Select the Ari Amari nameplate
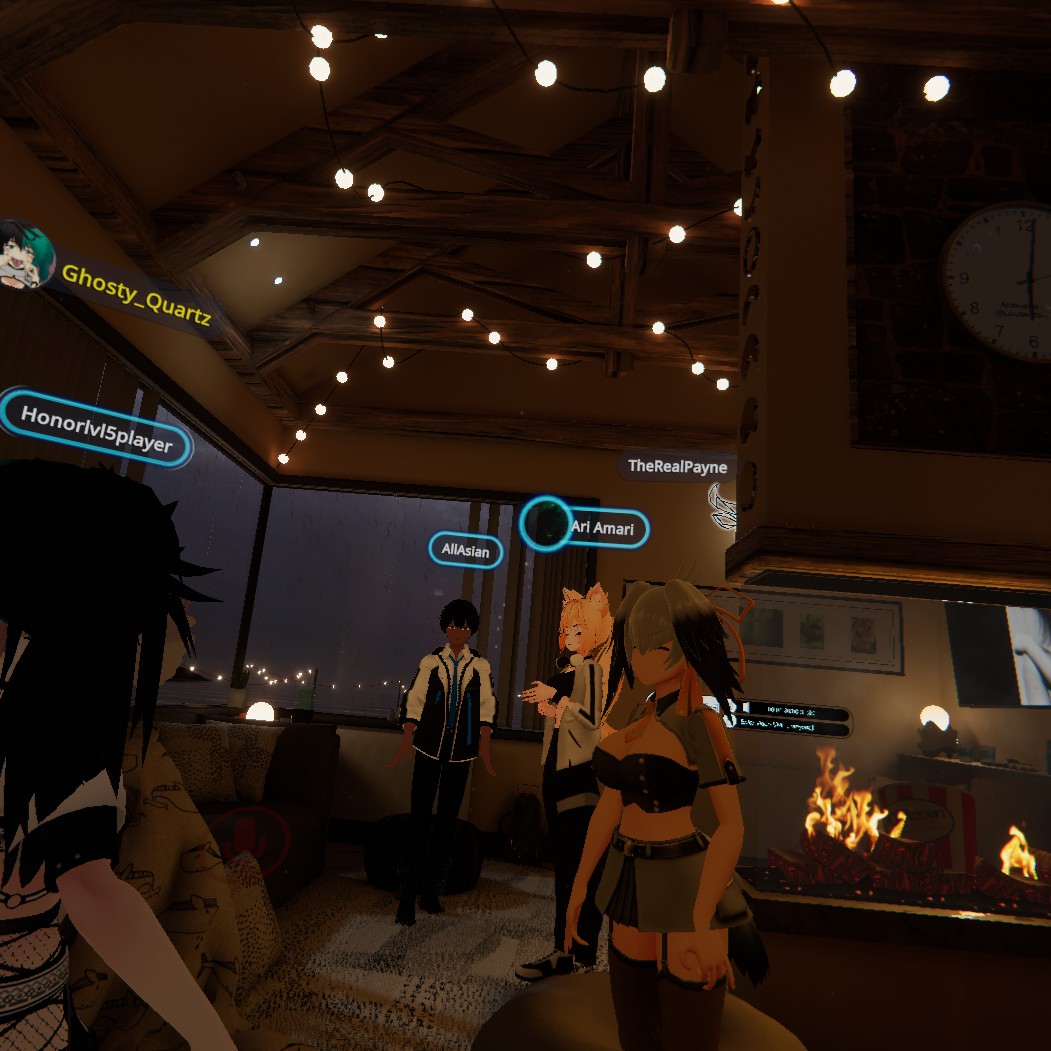Viewport: 1051px width, 1051px height. (602, 528)
